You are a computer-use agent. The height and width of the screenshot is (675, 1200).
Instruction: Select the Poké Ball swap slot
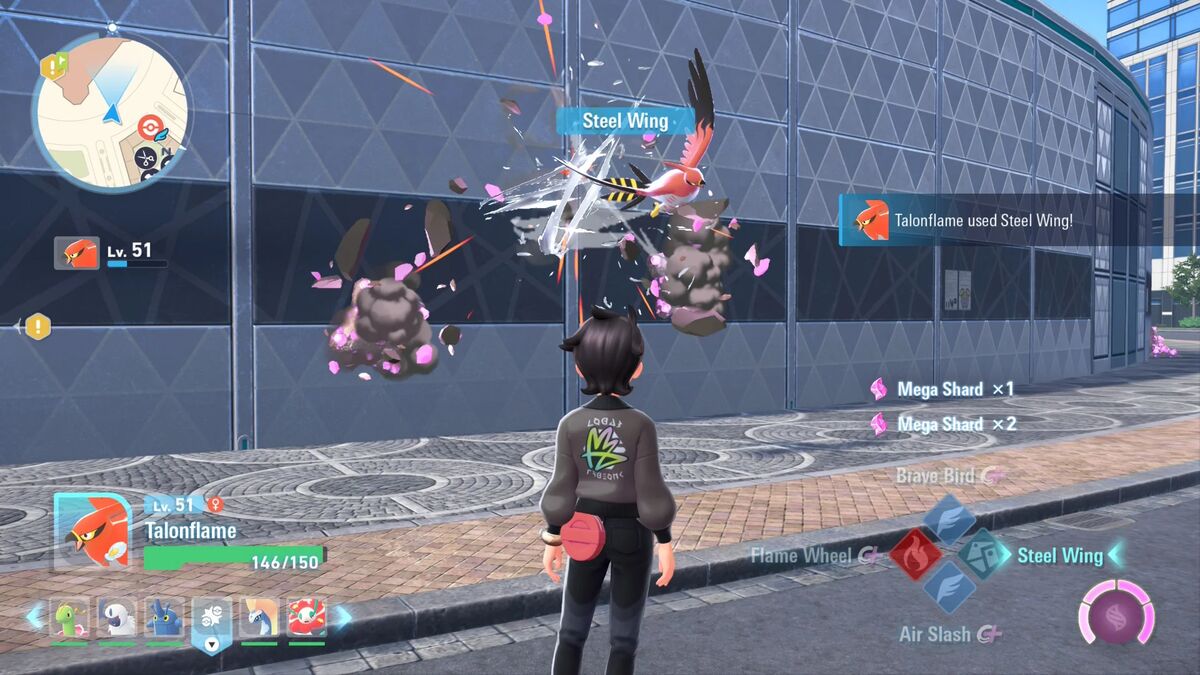pos(212,621)
